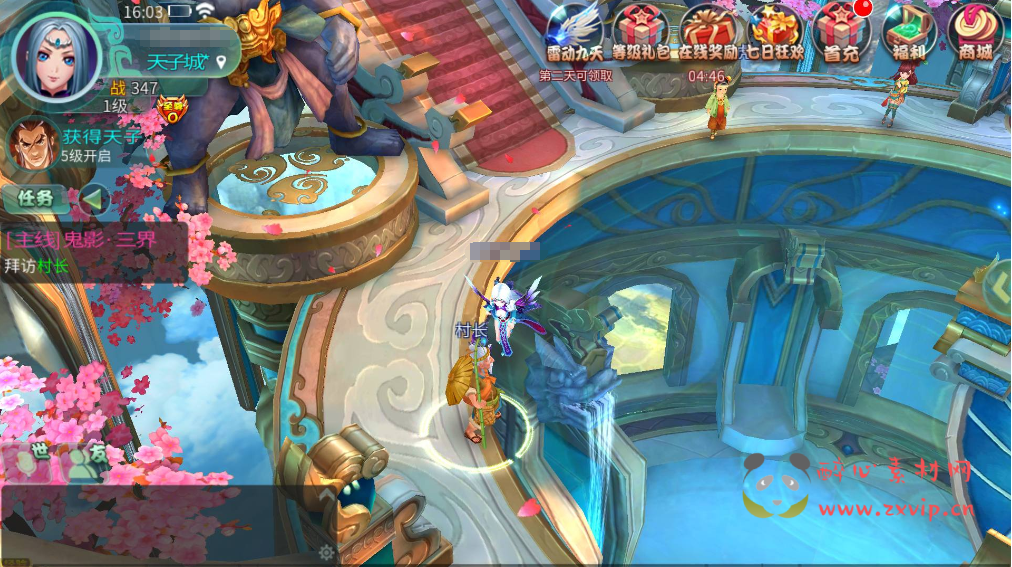This screenshot has width=1012, height=567.
Task: Open the 雷动九天 wing event icon
Action: click(x=575, y=32)
